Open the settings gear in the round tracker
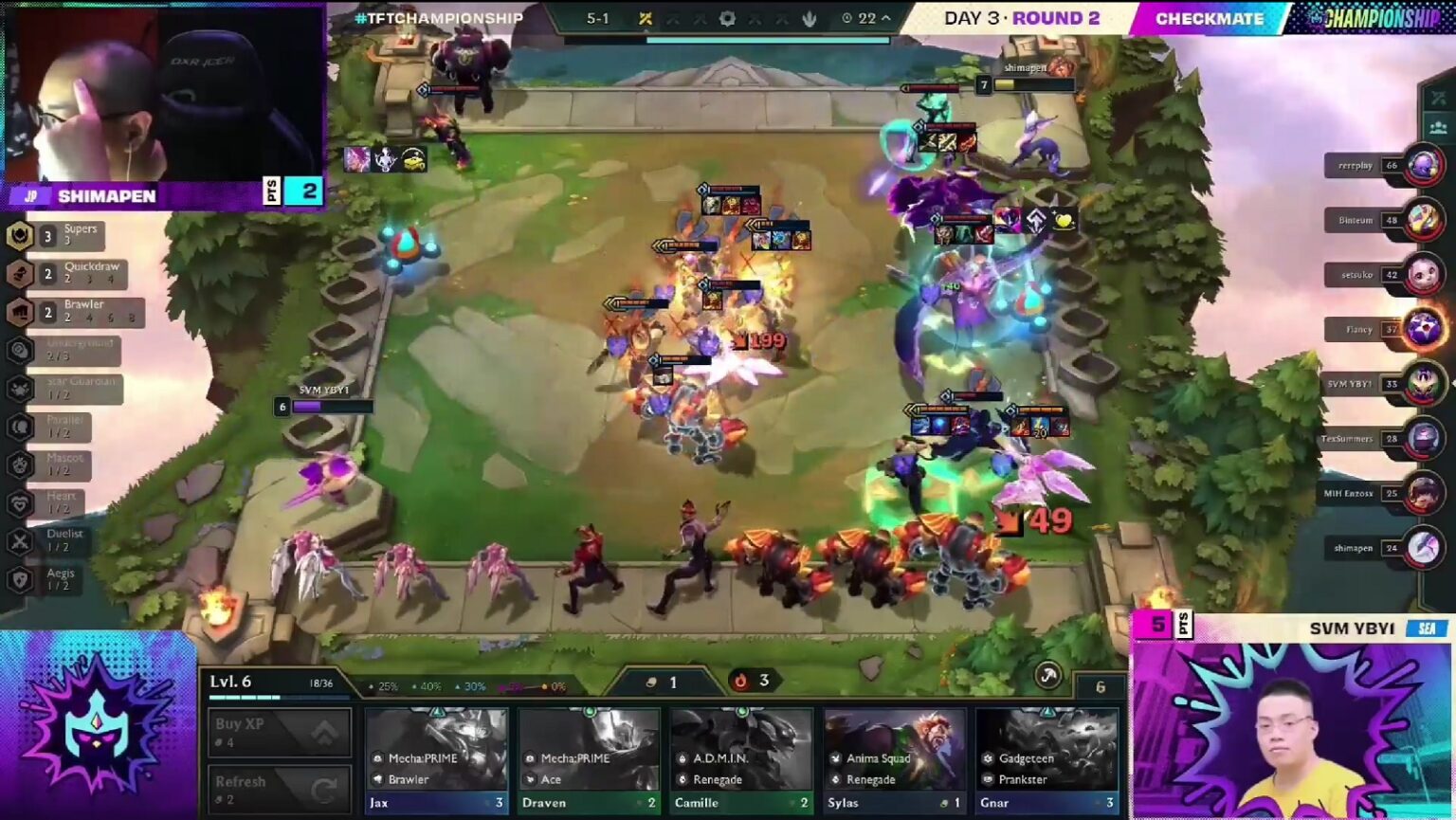This screenshot has width=1456, height=820. 728,18
